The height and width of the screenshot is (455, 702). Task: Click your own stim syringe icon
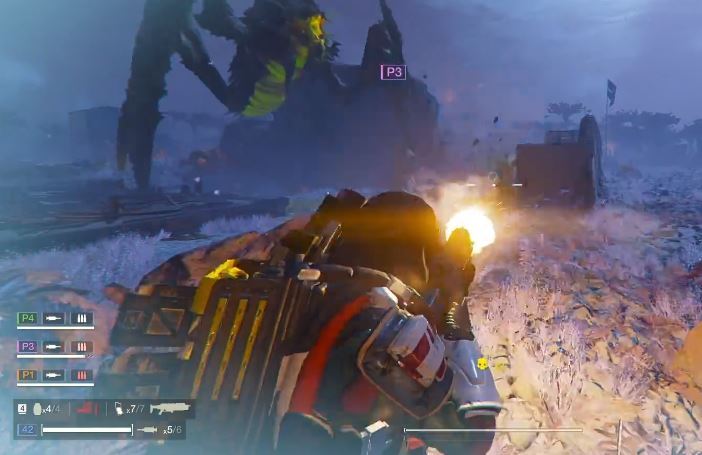point(147,430)
